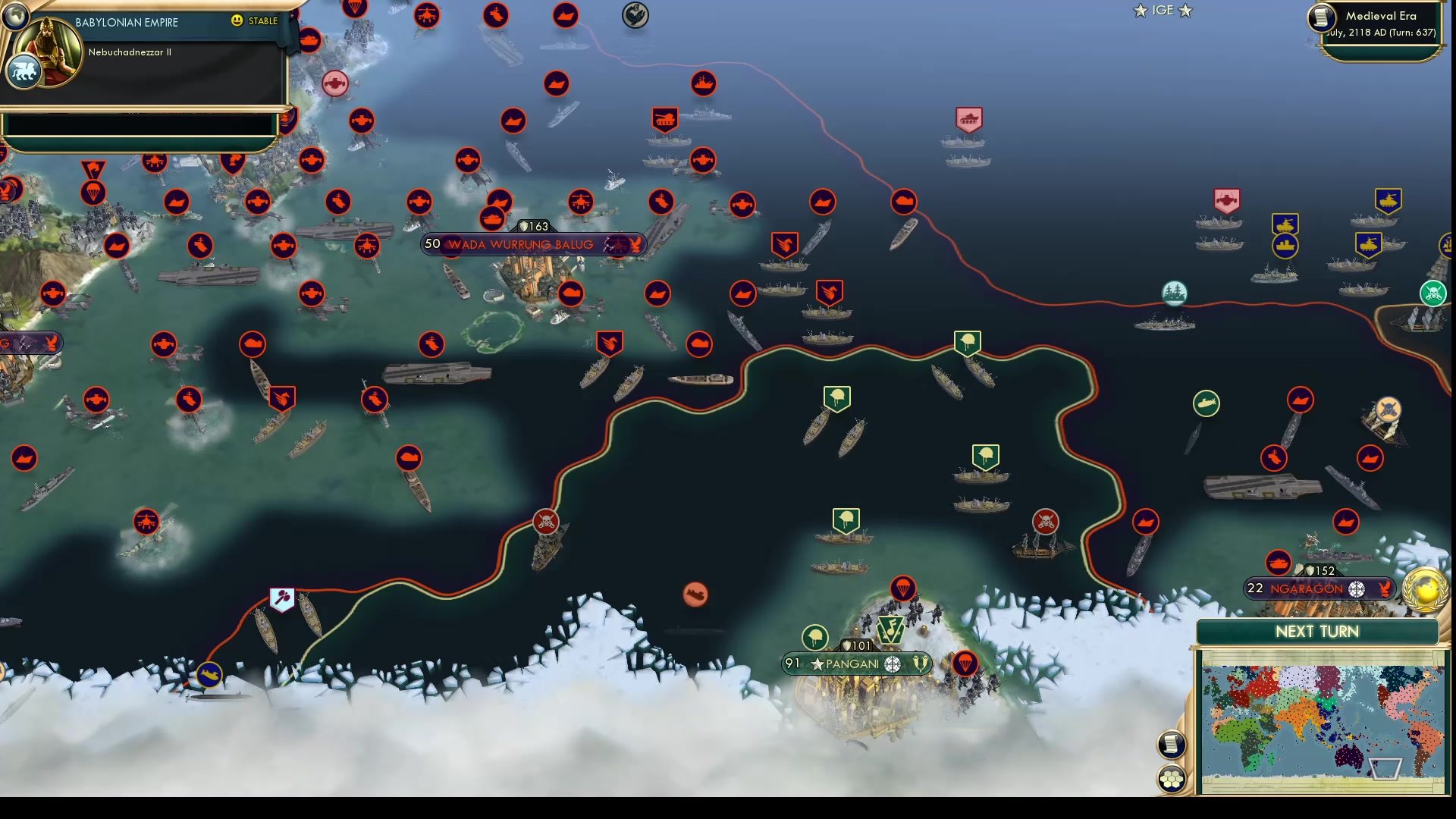
Task: Toggle the strategic hex view icon
Action: point(1172,776)
